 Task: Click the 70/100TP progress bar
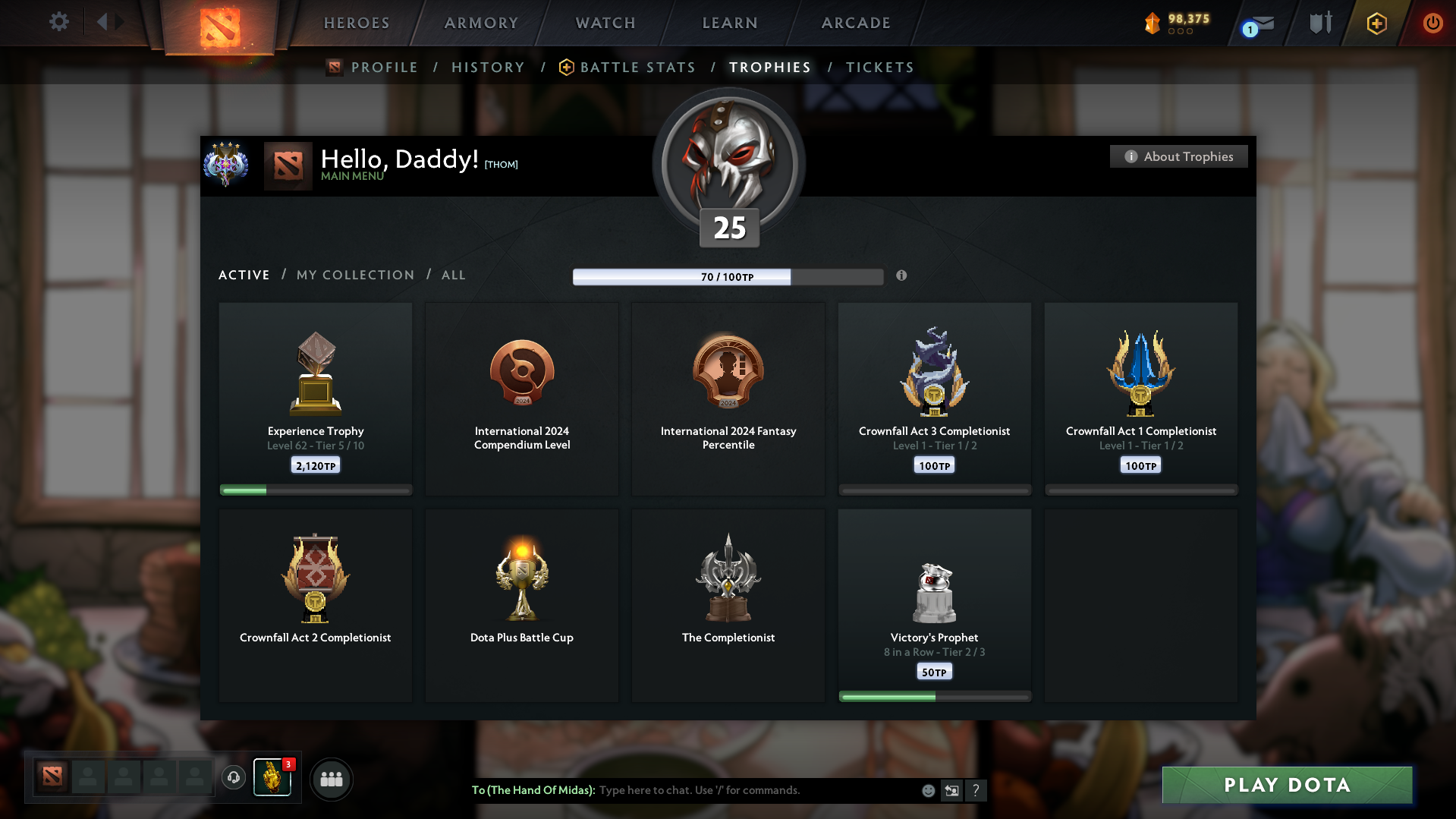pyautogui.click(x=728, y=276)
